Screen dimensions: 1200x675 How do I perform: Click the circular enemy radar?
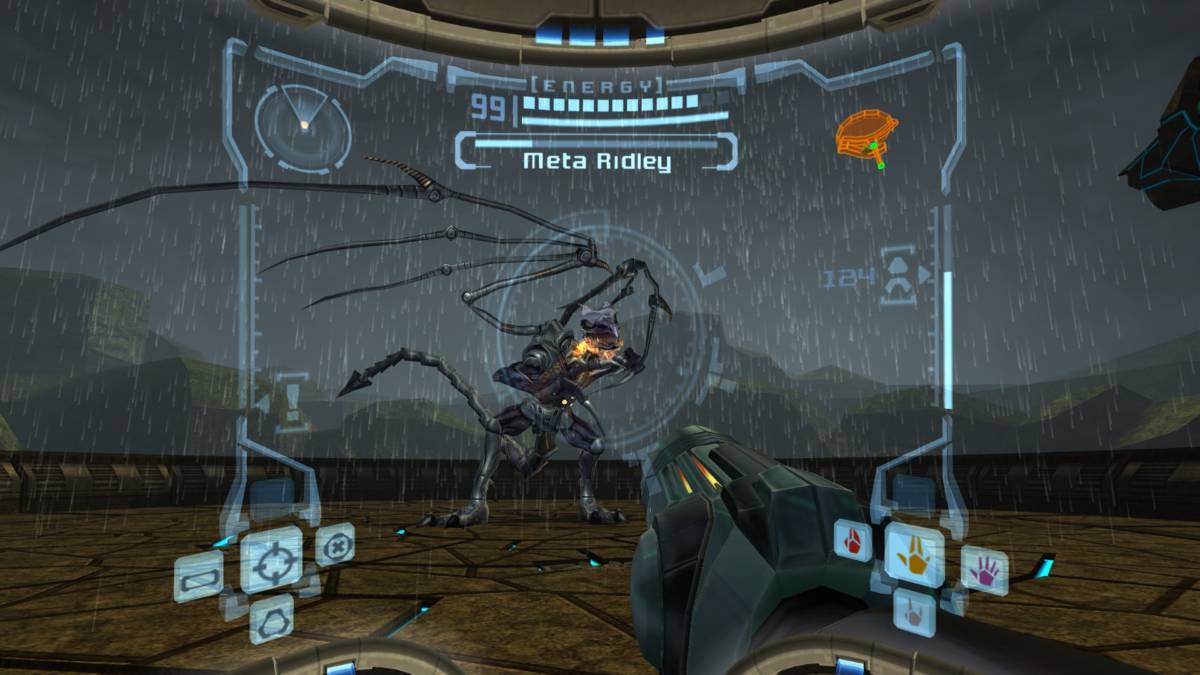pos(302,127)
